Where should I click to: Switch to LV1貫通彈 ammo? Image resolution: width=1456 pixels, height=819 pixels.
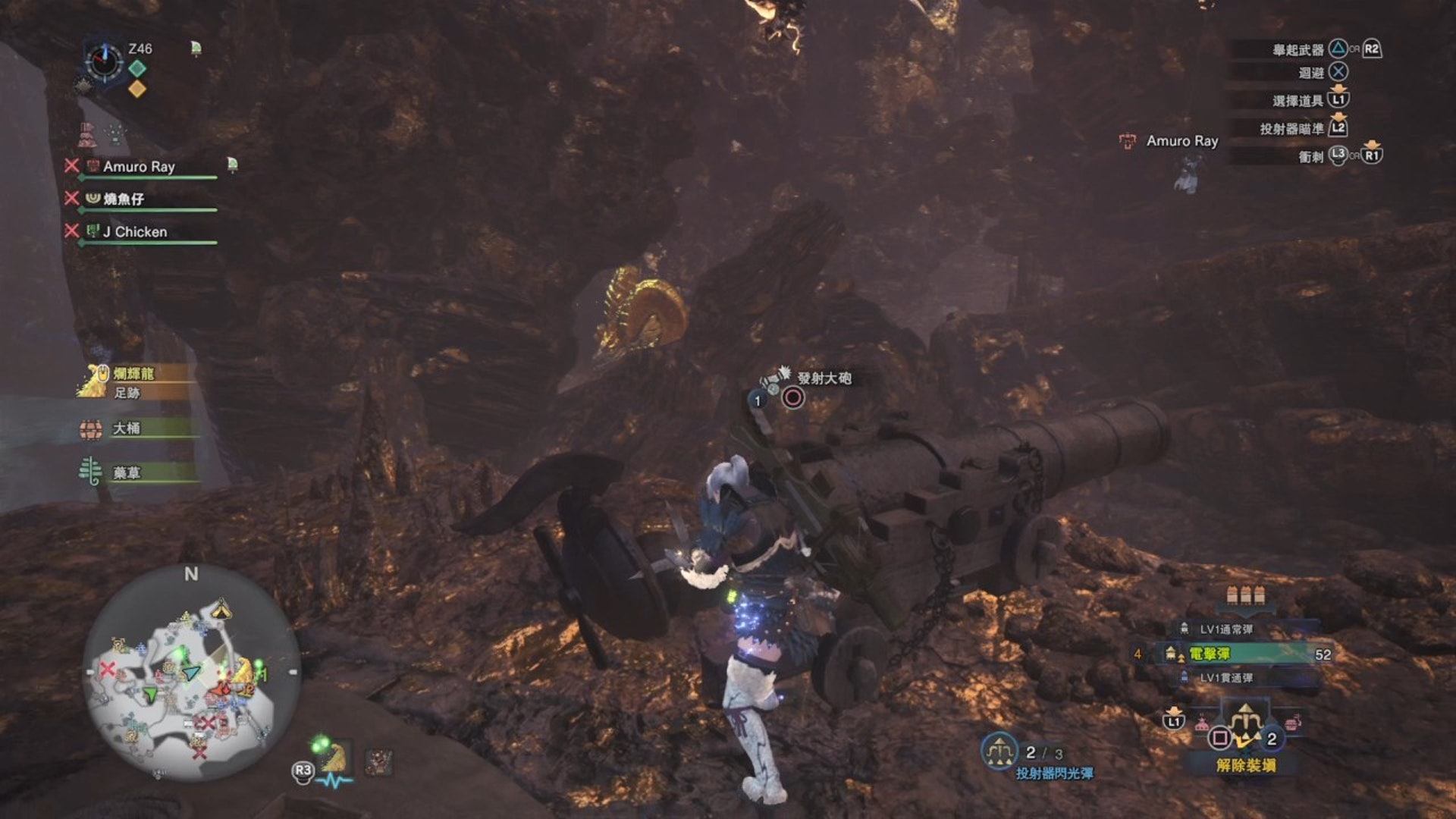point(1225,678)
